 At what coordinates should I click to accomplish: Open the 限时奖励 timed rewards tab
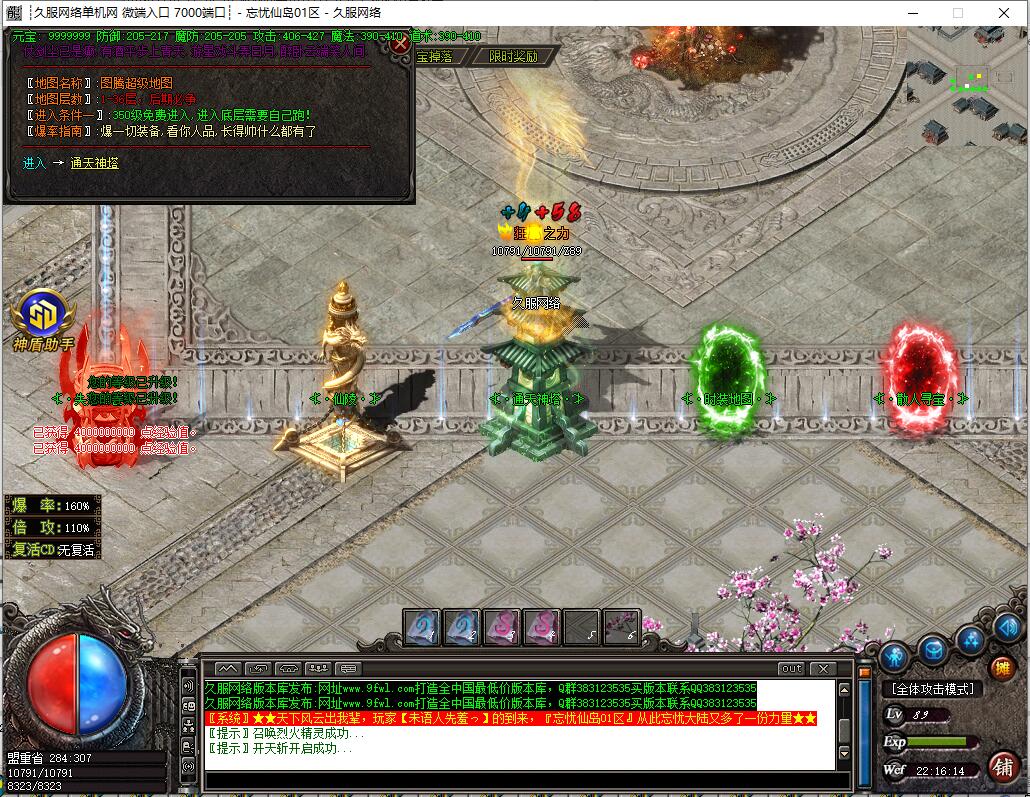(x=513, y=57)
